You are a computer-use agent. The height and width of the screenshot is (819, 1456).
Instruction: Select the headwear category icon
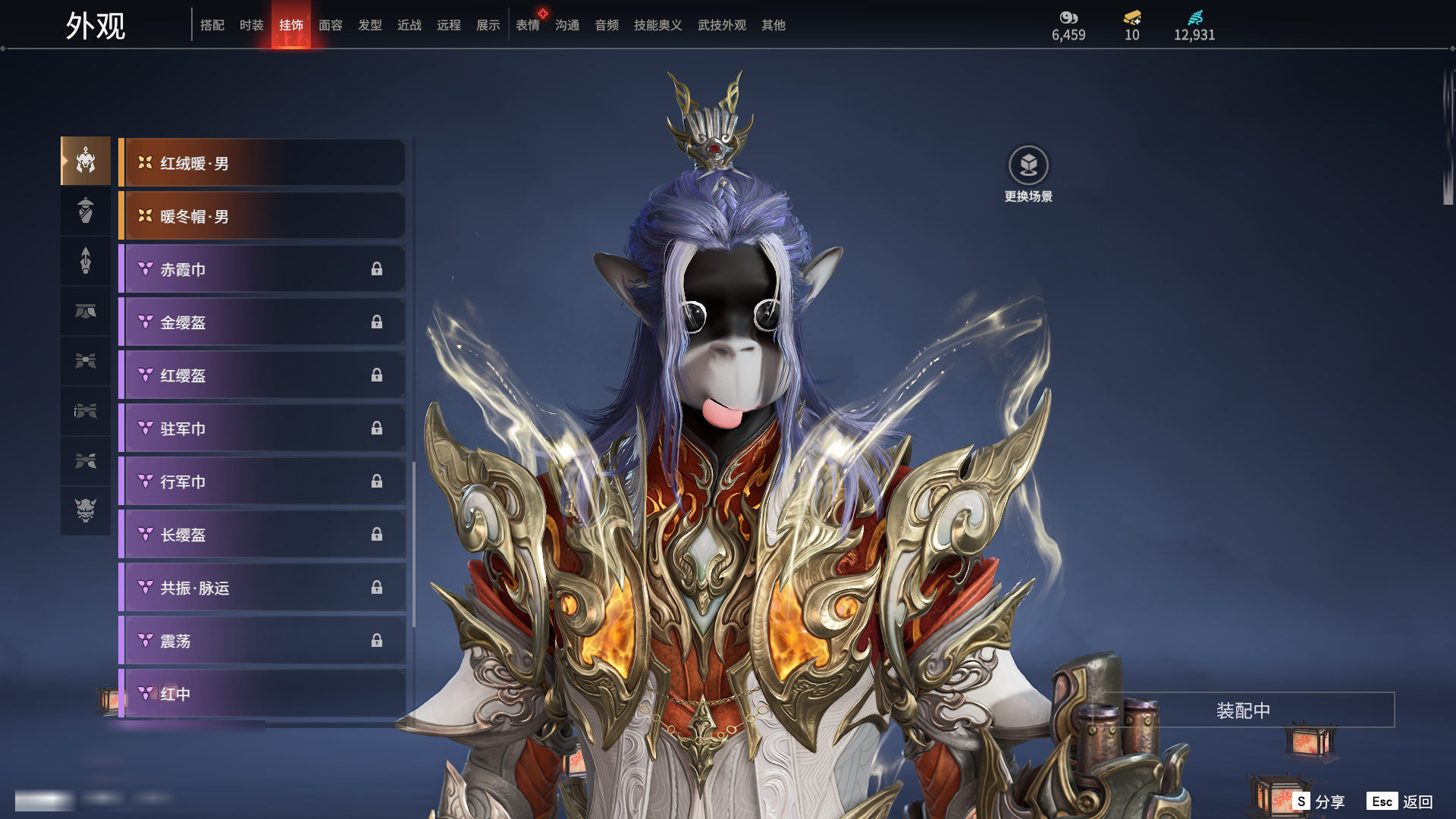pyautogui.click(x=86, y=161)
